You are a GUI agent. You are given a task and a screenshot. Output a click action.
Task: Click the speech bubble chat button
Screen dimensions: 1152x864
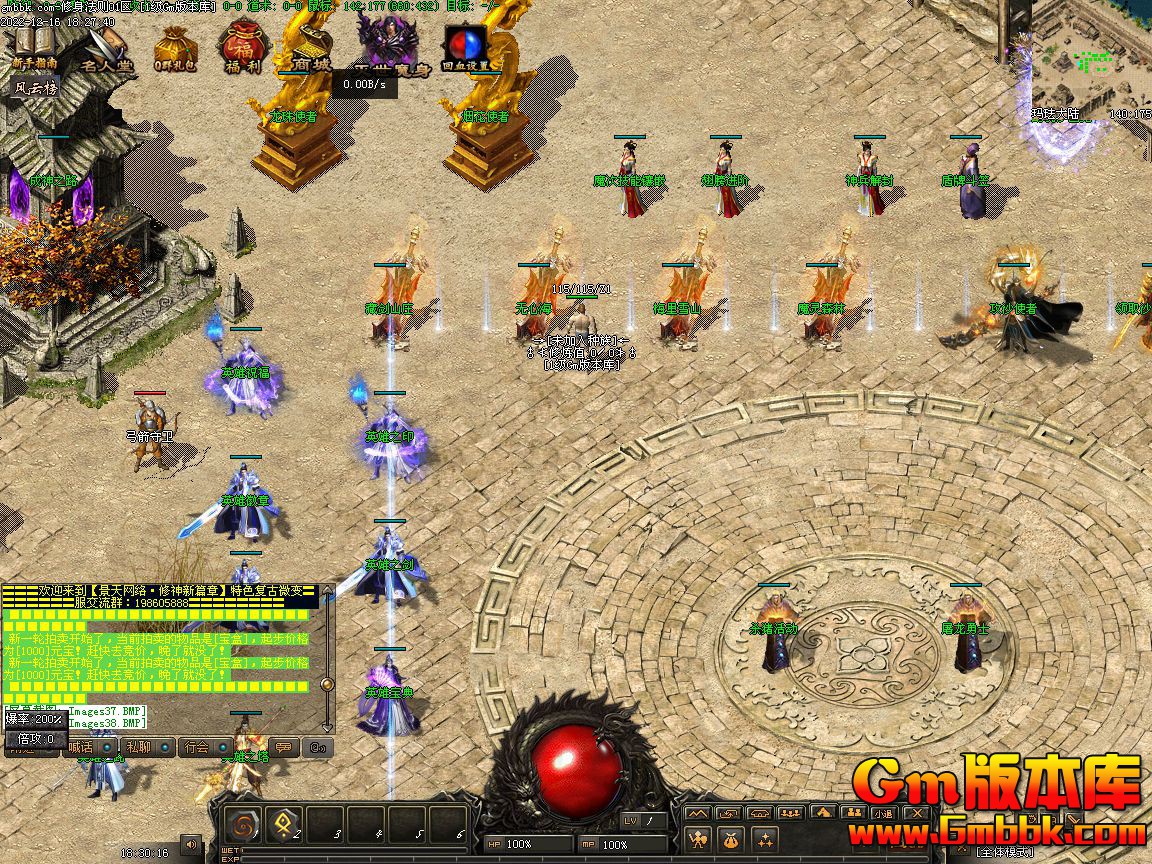coord(284,747)
